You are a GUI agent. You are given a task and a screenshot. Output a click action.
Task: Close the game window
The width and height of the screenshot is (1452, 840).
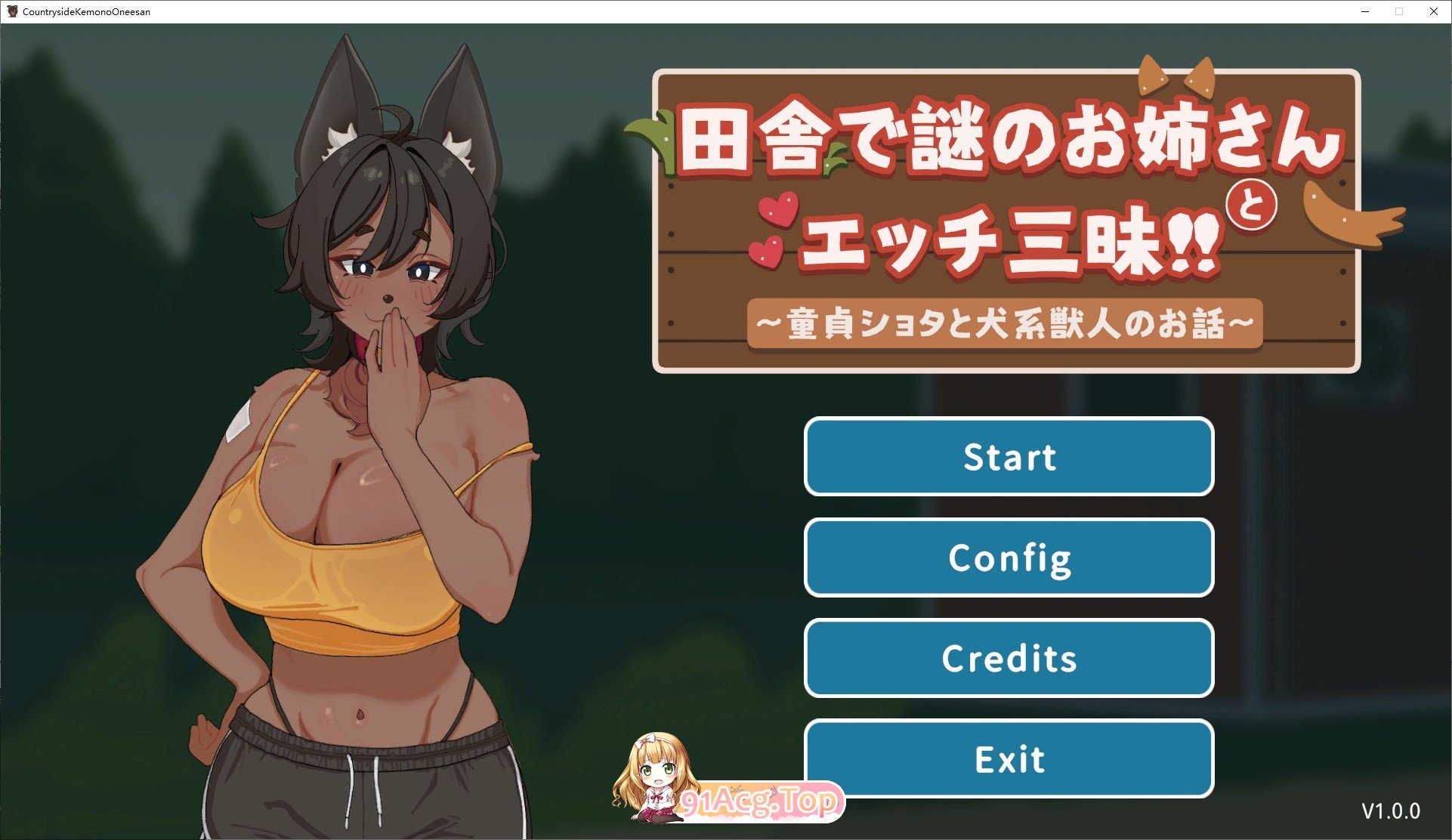[x=1433, y=11]
